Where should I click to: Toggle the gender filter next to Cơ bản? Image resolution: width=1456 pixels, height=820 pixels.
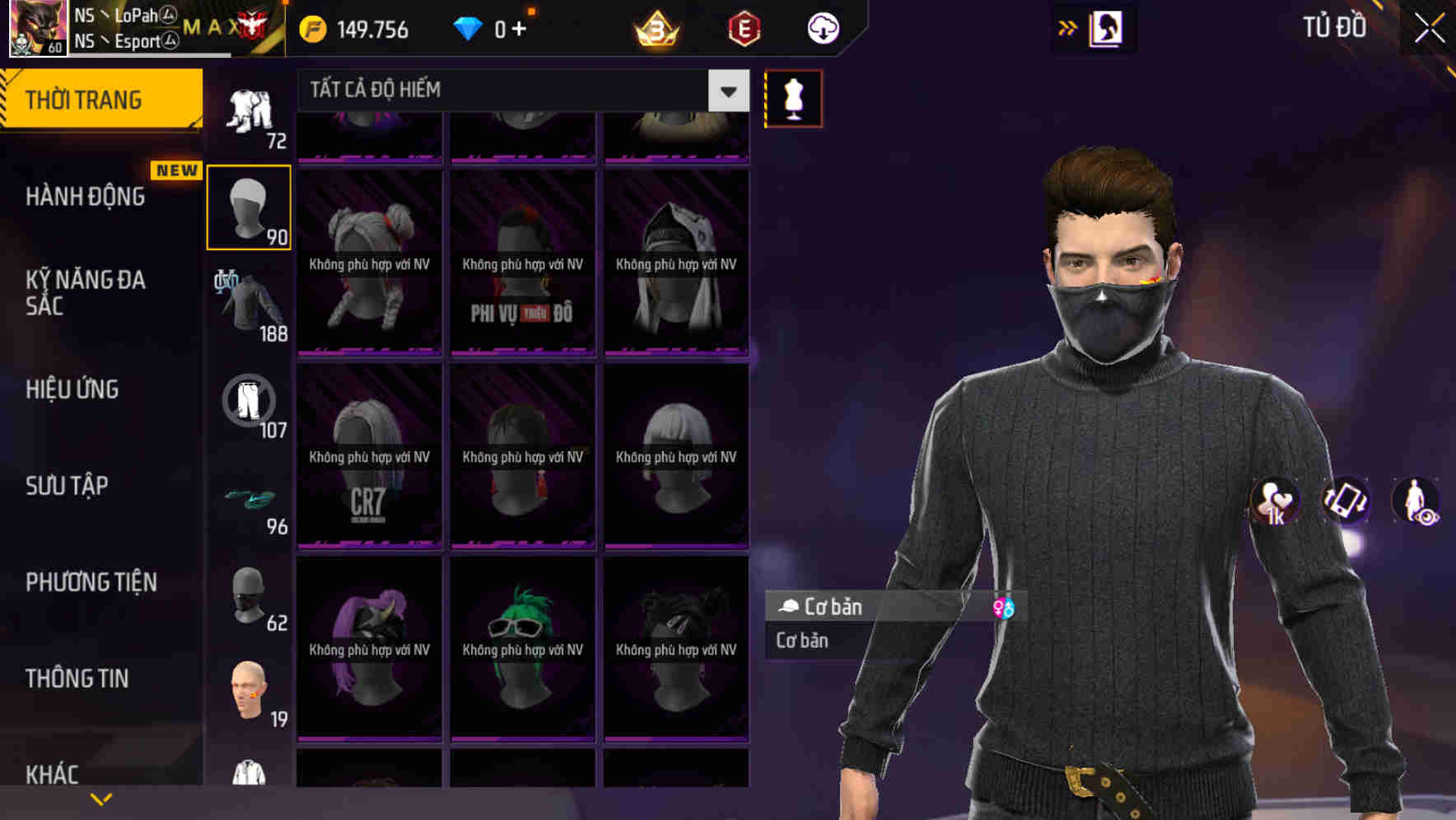(x=1006, y=607)
